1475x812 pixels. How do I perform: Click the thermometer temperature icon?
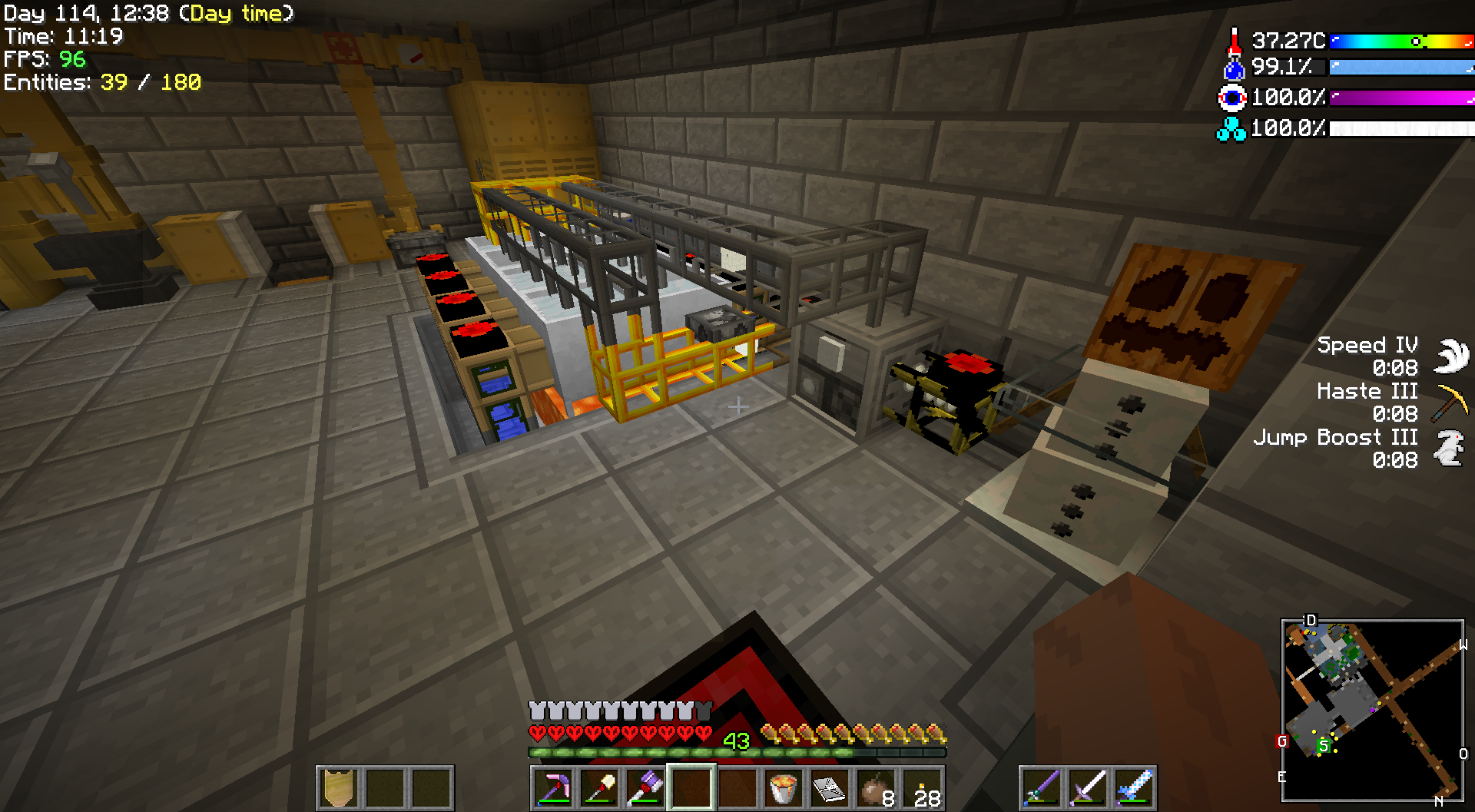(x=1234, y=41)
